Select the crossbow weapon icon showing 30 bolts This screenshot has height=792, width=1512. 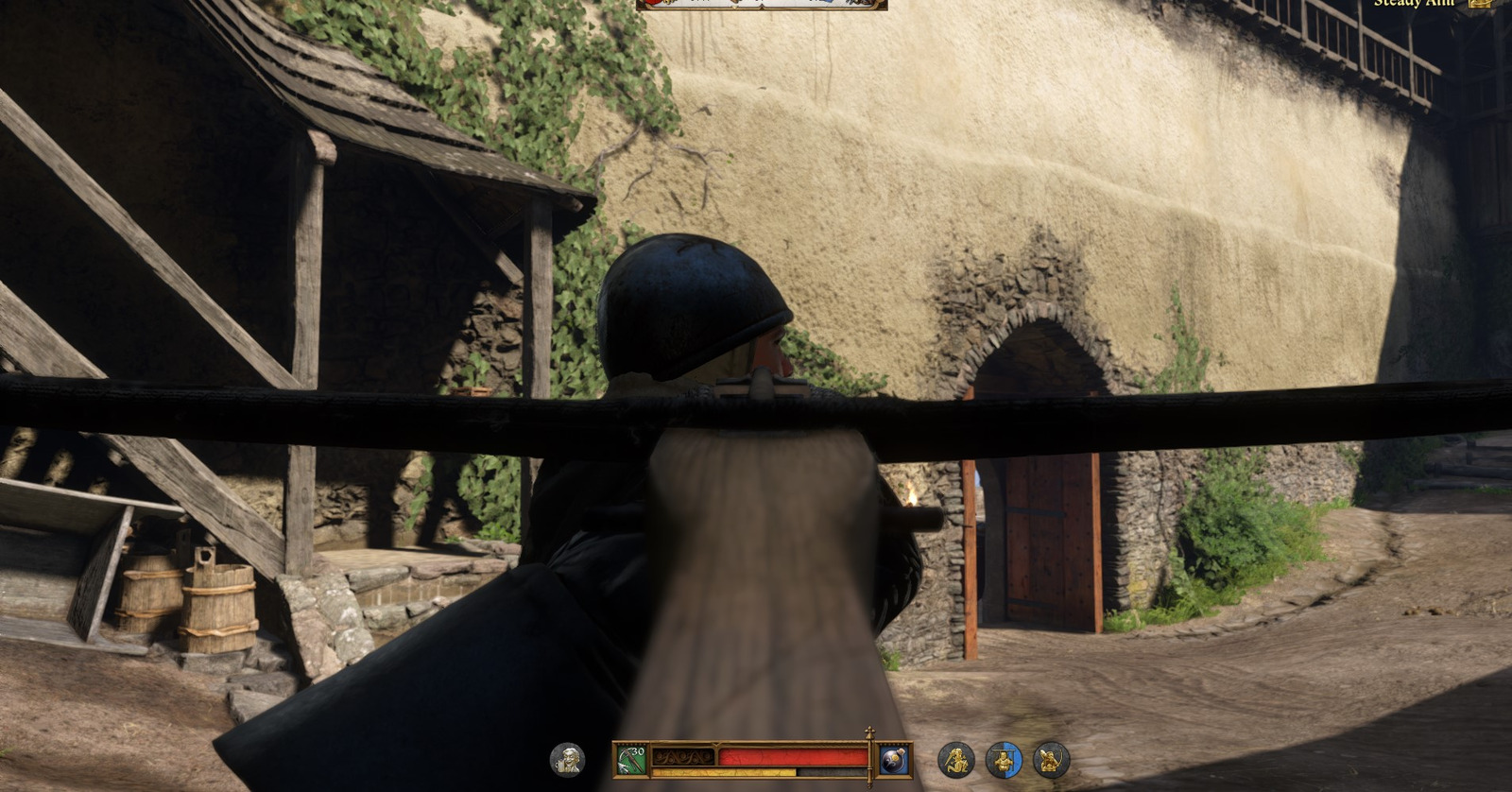pyautogui.click(x=629, y=758)
